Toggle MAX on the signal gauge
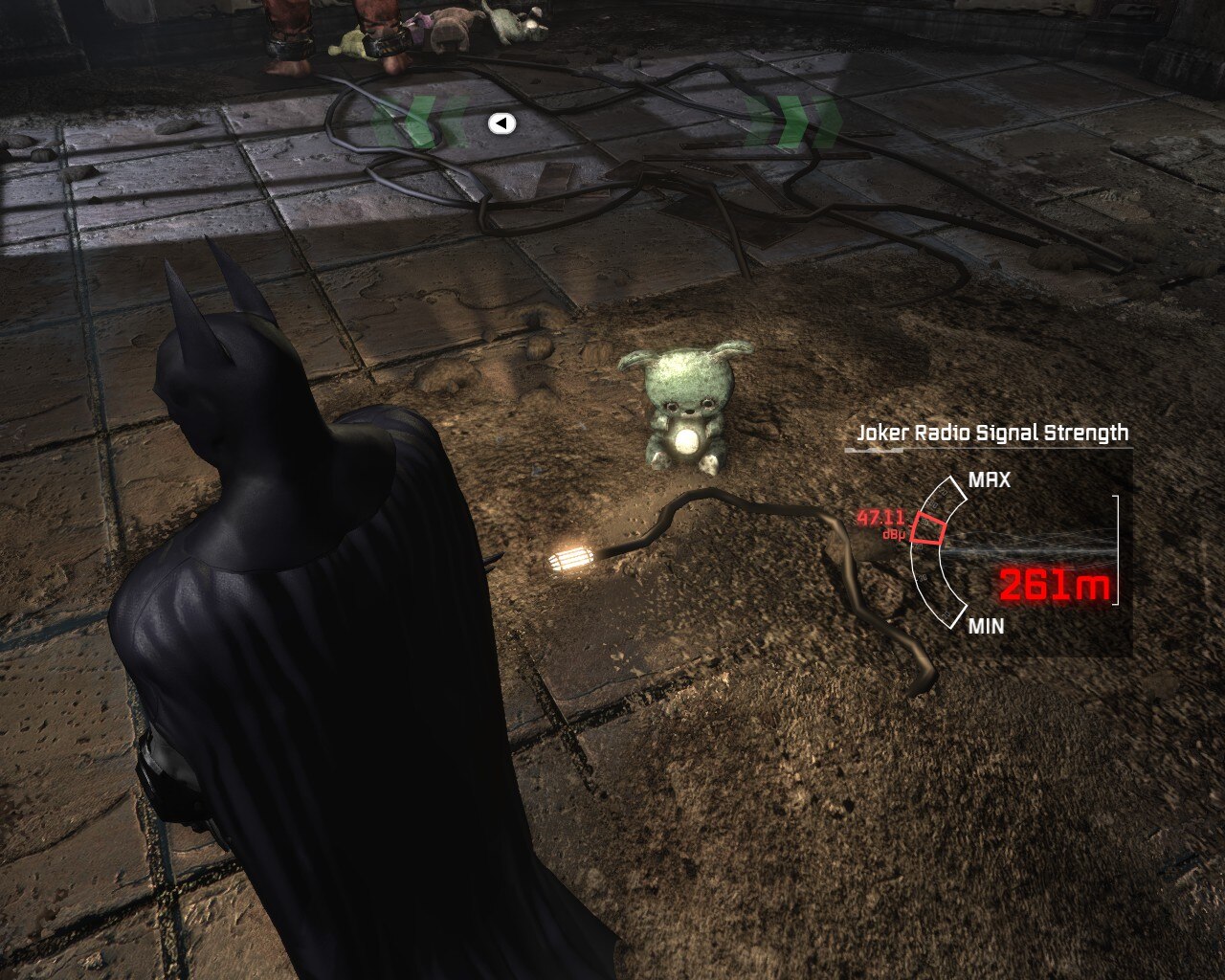The width and height of the screenshot is (1225, 980). (x=991, y=479)
